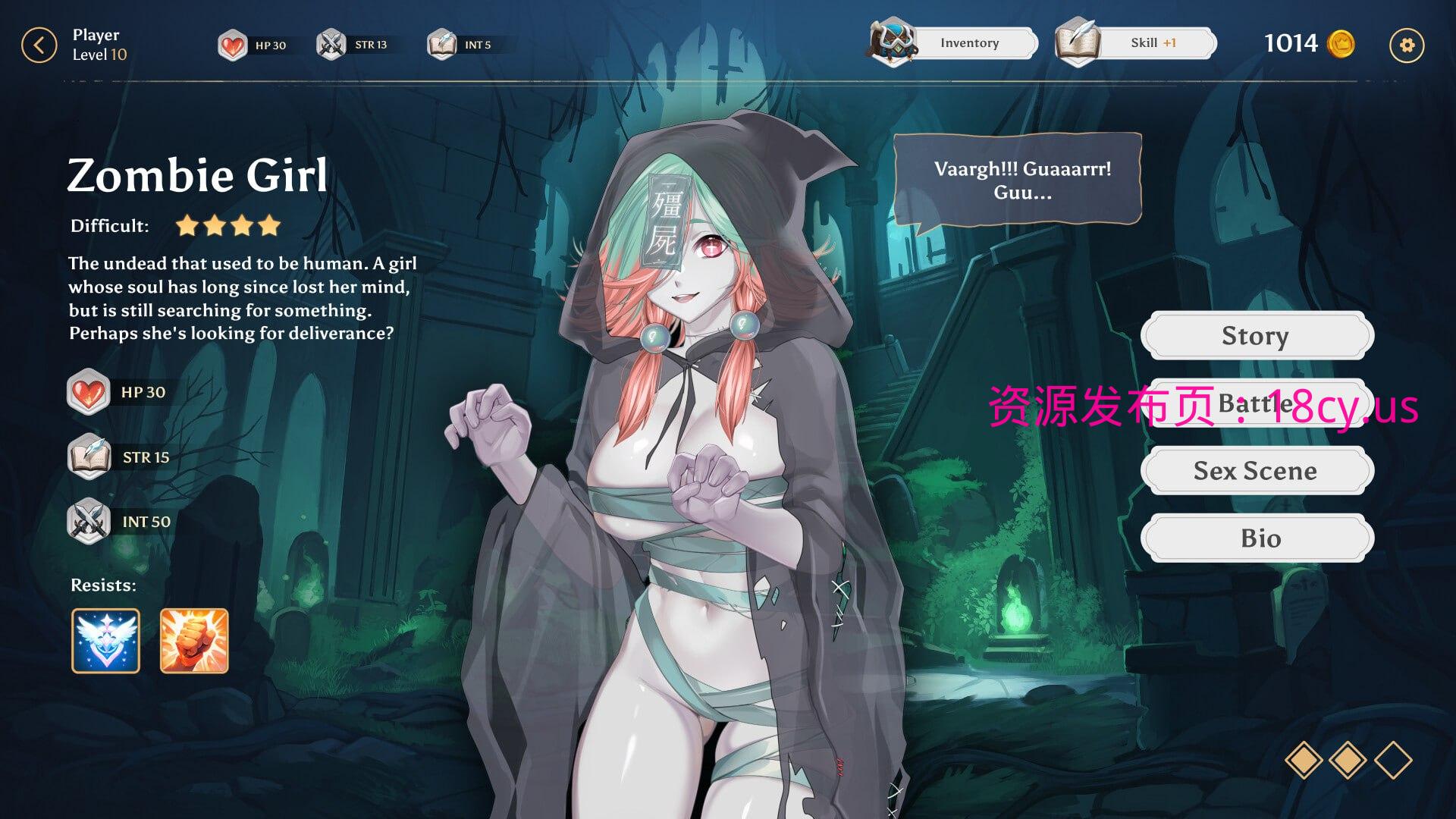The height and width of the screenshot is (819, 1456).
Task: Begin the Battle
Action: [1257, 403]
